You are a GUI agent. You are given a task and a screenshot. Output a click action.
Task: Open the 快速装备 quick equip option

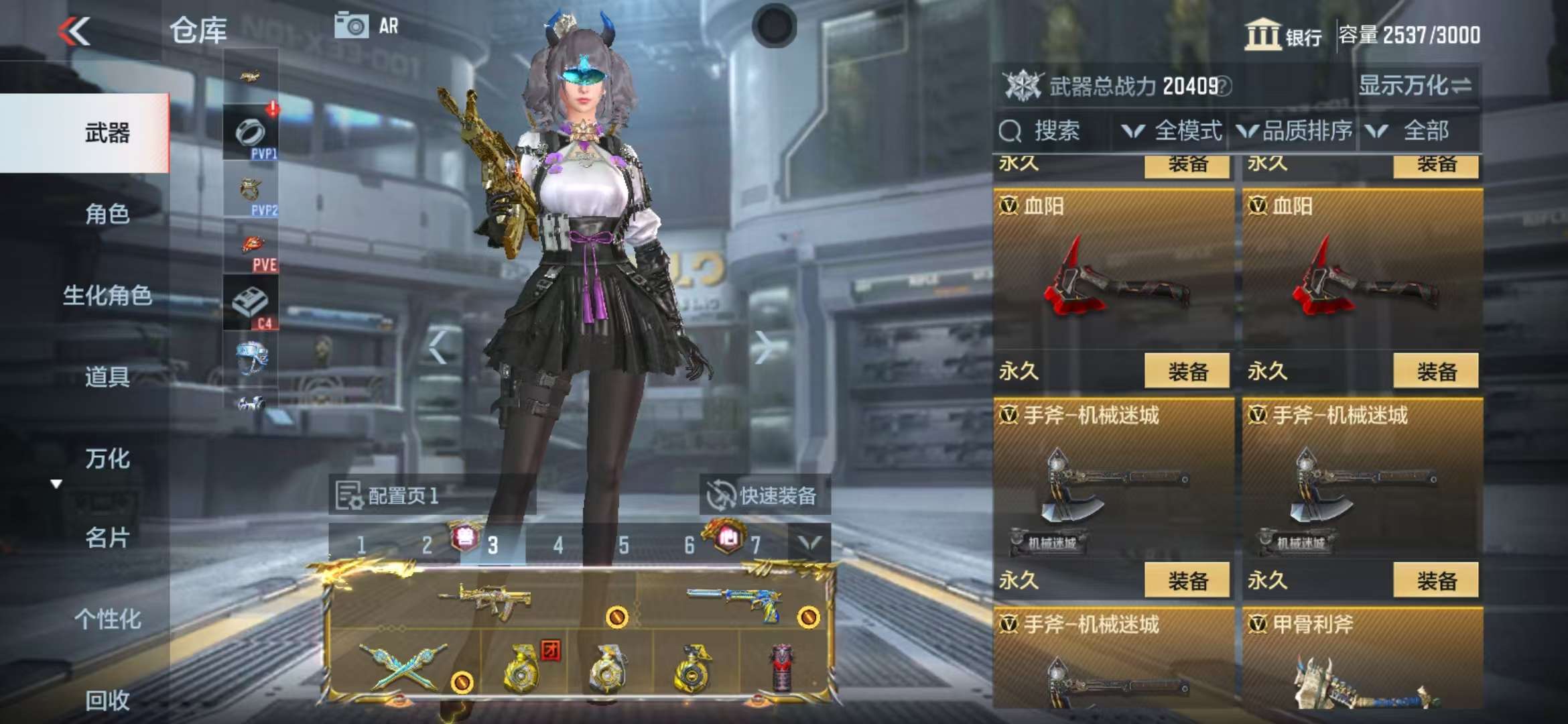[x=764, y=495]
